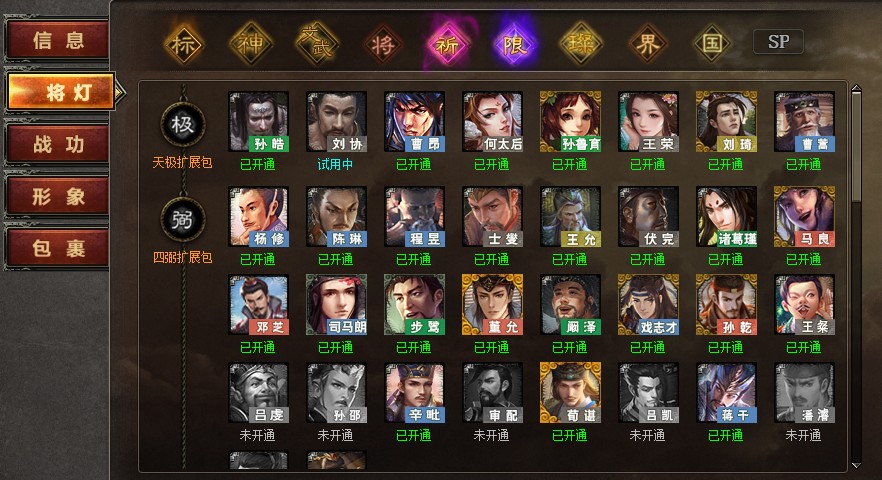The height and width of the screenshot is (480, 882).
Task: Pick the trial general 刘协
Action: pyautogui.click(x=337, y=122)
